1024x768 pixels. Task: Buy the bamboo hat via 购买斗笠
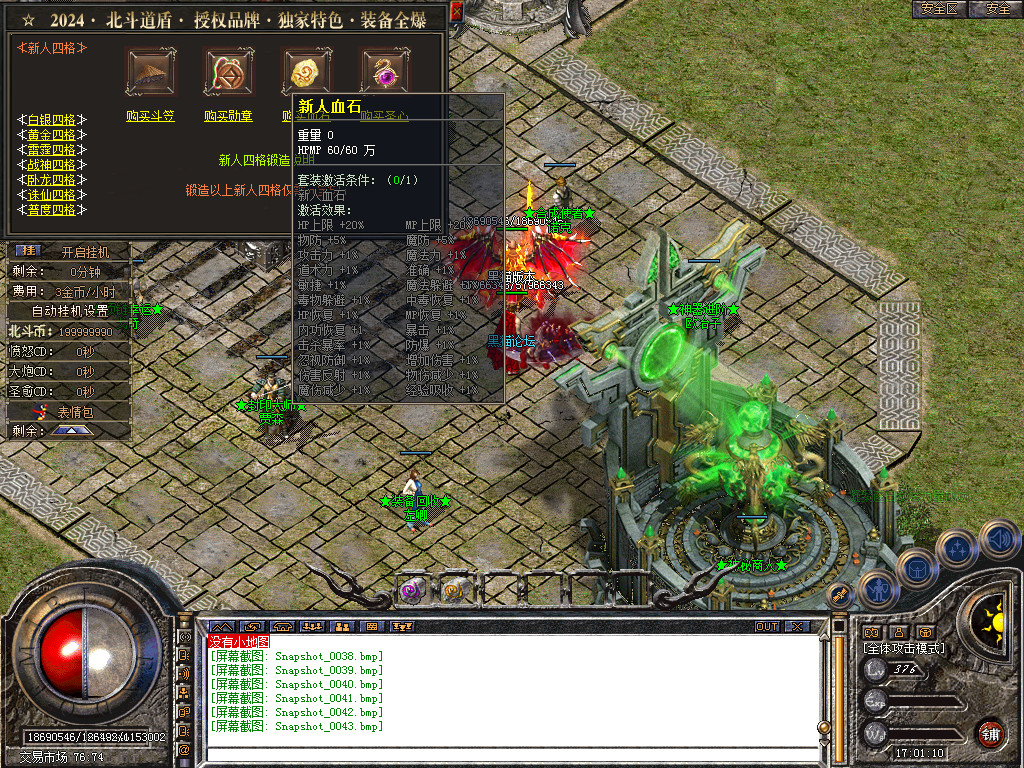(150, 116)
